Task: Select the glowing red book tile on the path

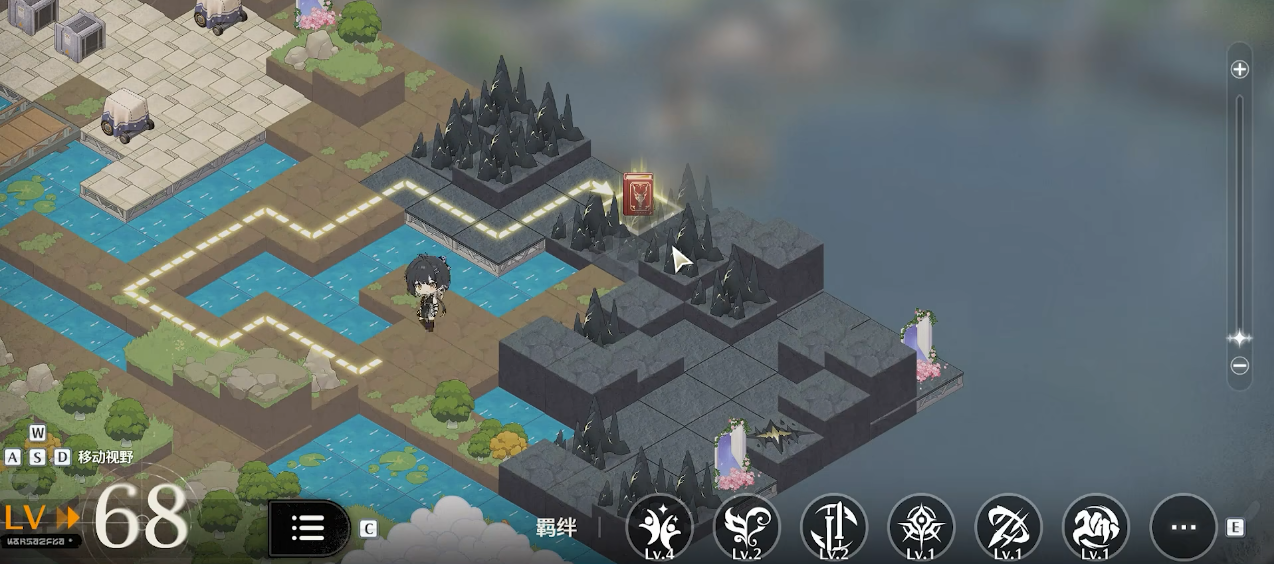Action: tap(638, 194)
